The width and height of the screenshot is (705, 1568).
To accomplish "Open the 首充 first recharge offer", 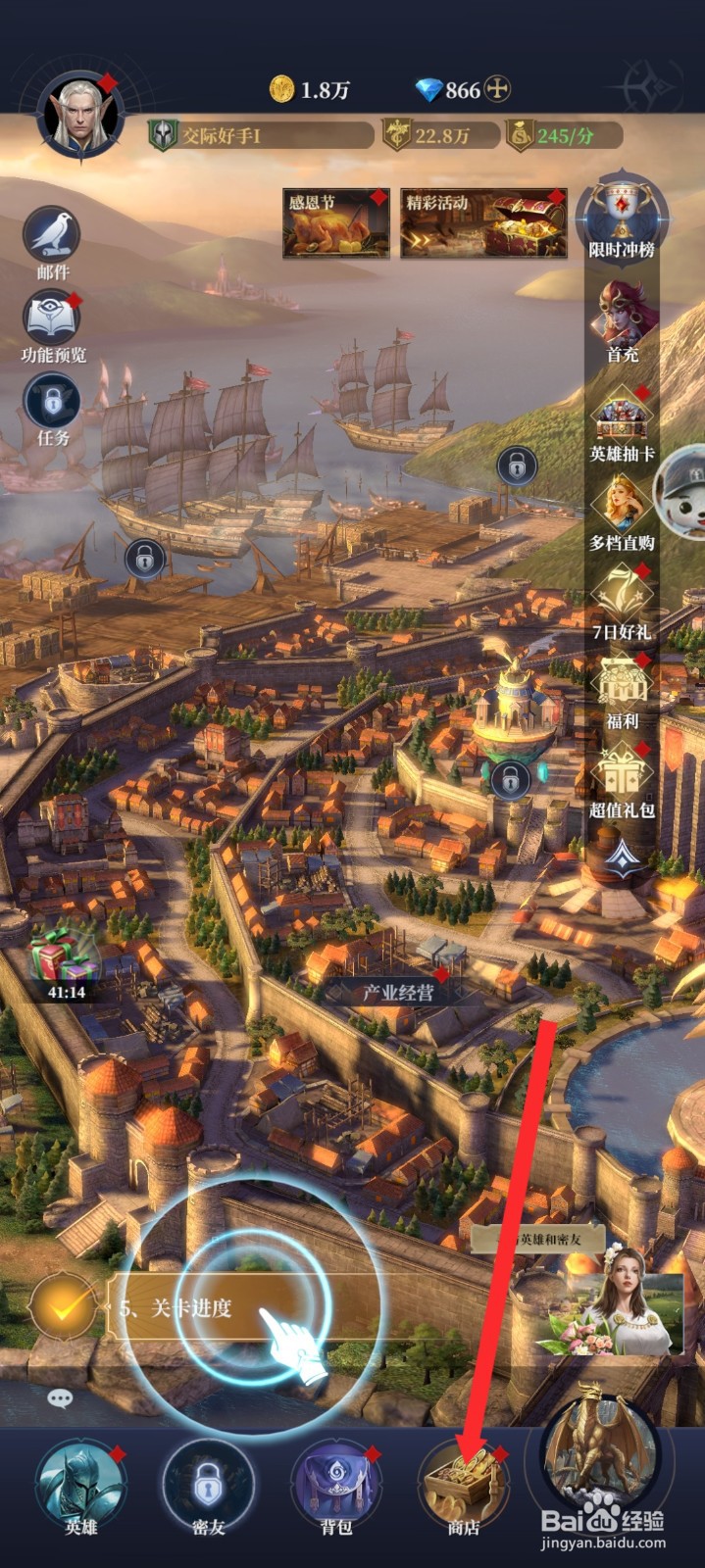I will (x=623, y=318).
